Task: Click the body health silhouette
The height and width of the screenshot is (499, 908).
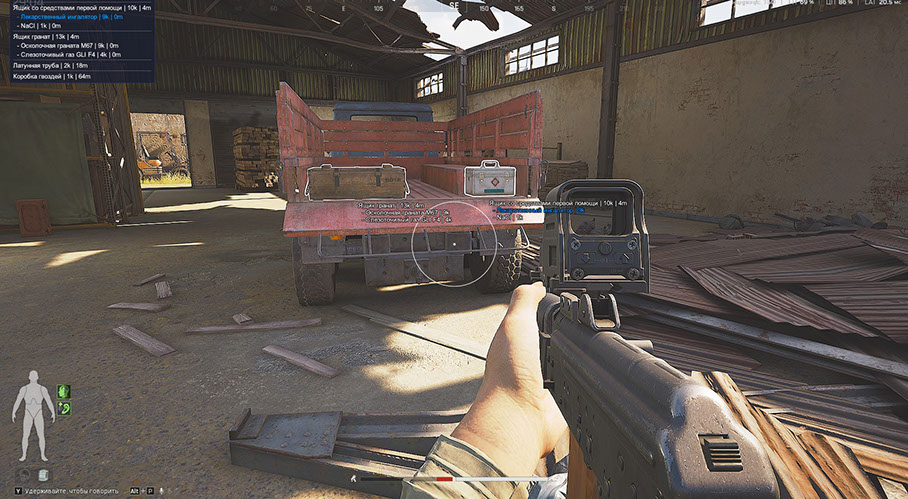Action: [x=32, y=408]
